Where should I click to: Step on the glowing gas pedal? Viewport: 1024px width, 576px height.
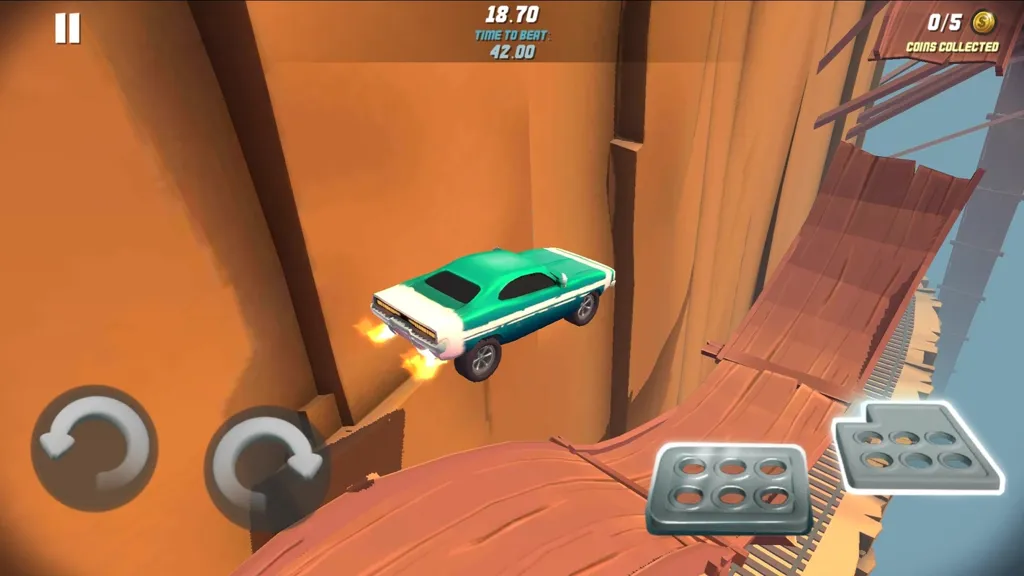coord(916,446)
